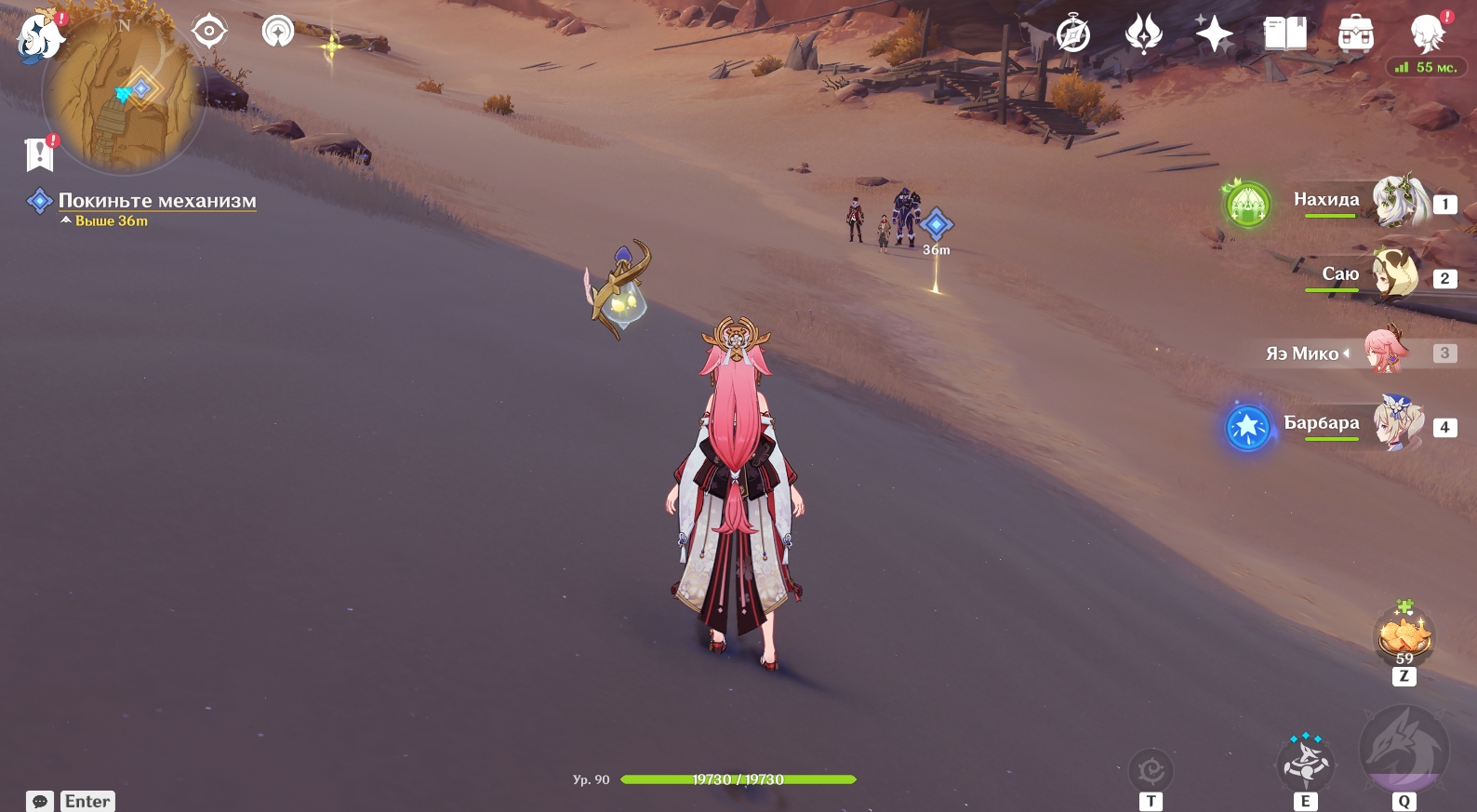The image size is (1477, 812).
Task: Open the Wish star icon
Action: [1214, 35]
